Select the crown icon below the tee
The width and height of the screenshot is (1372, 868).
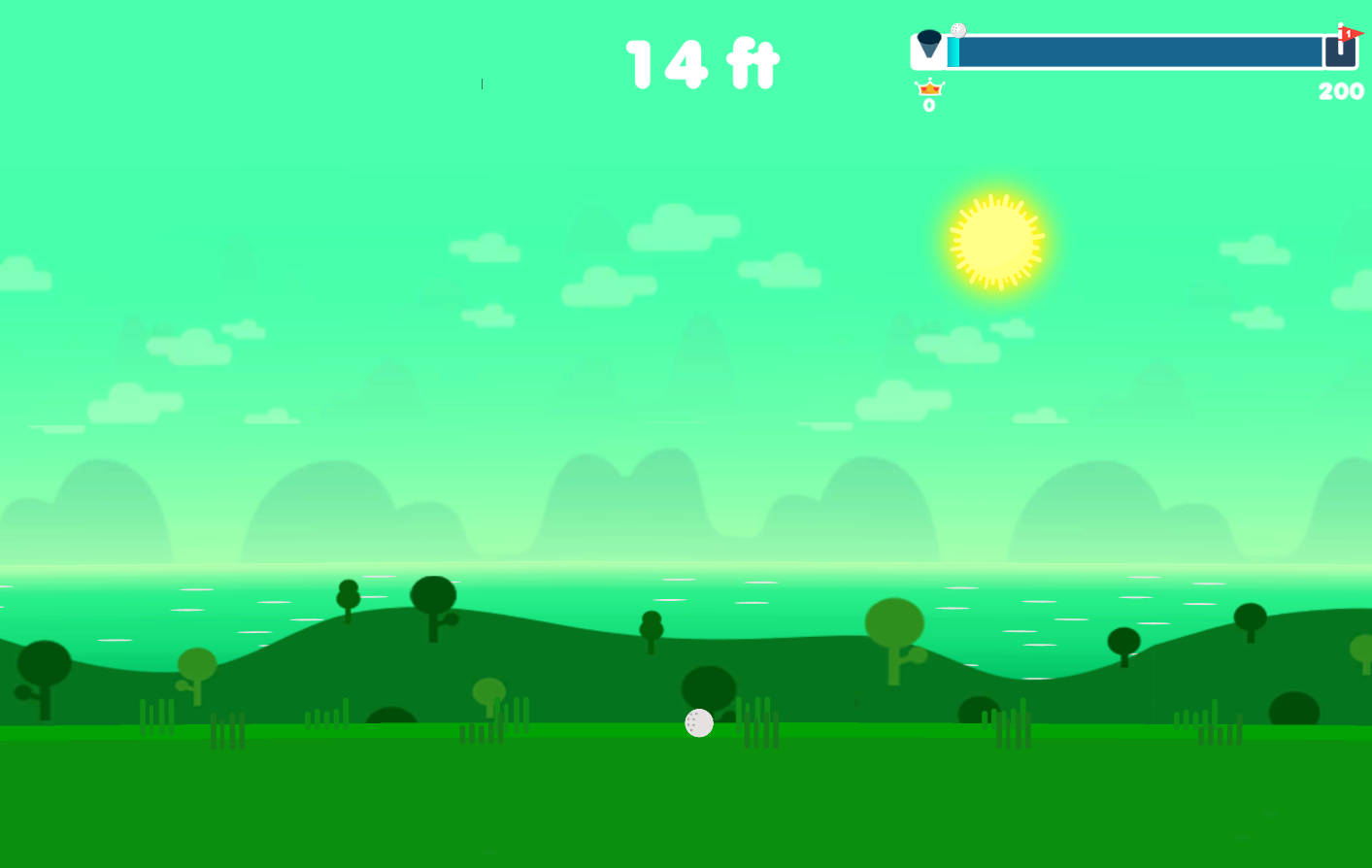tap(929, 88)
